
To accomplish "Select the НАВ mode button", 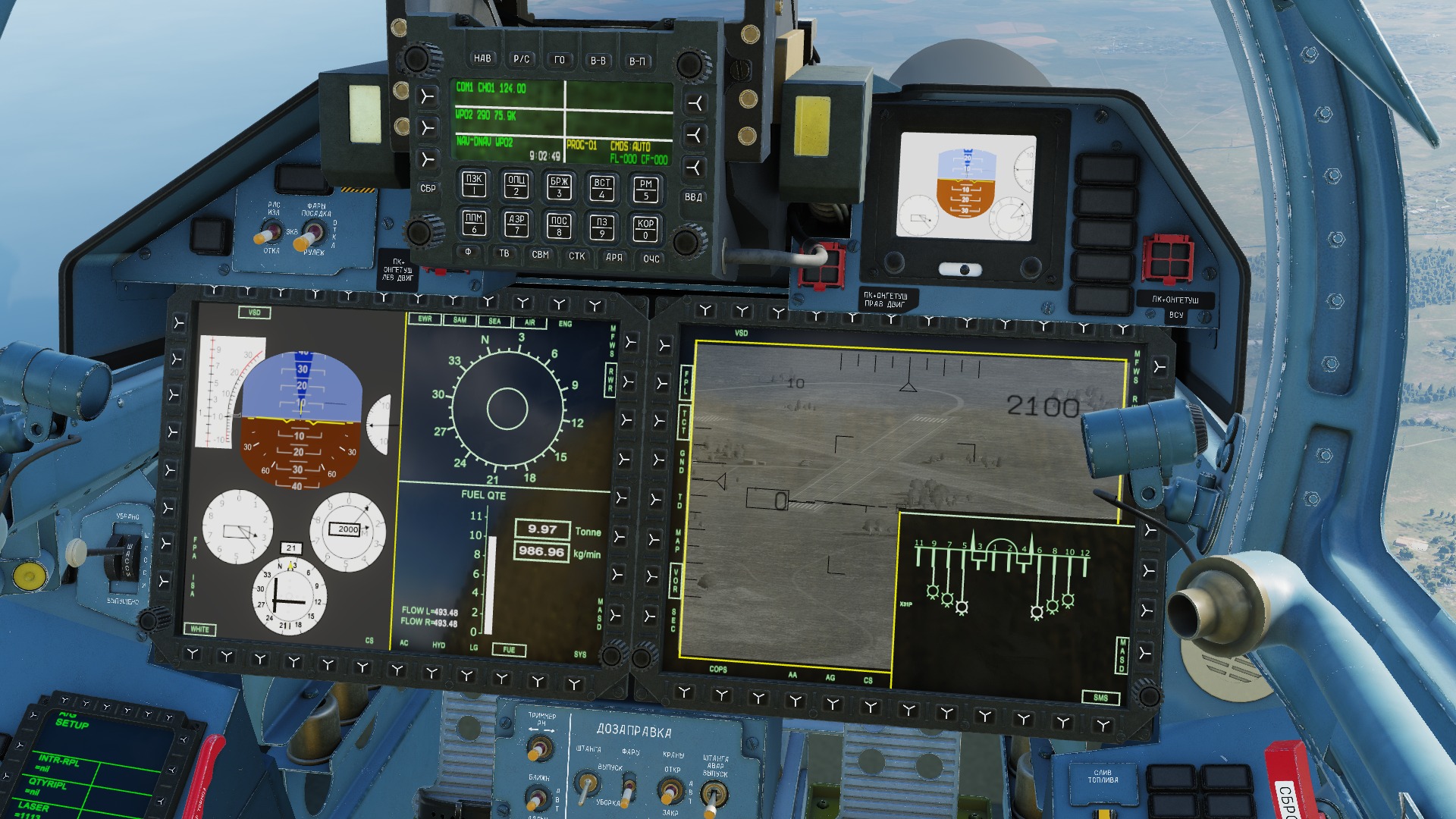I will 482,58.
